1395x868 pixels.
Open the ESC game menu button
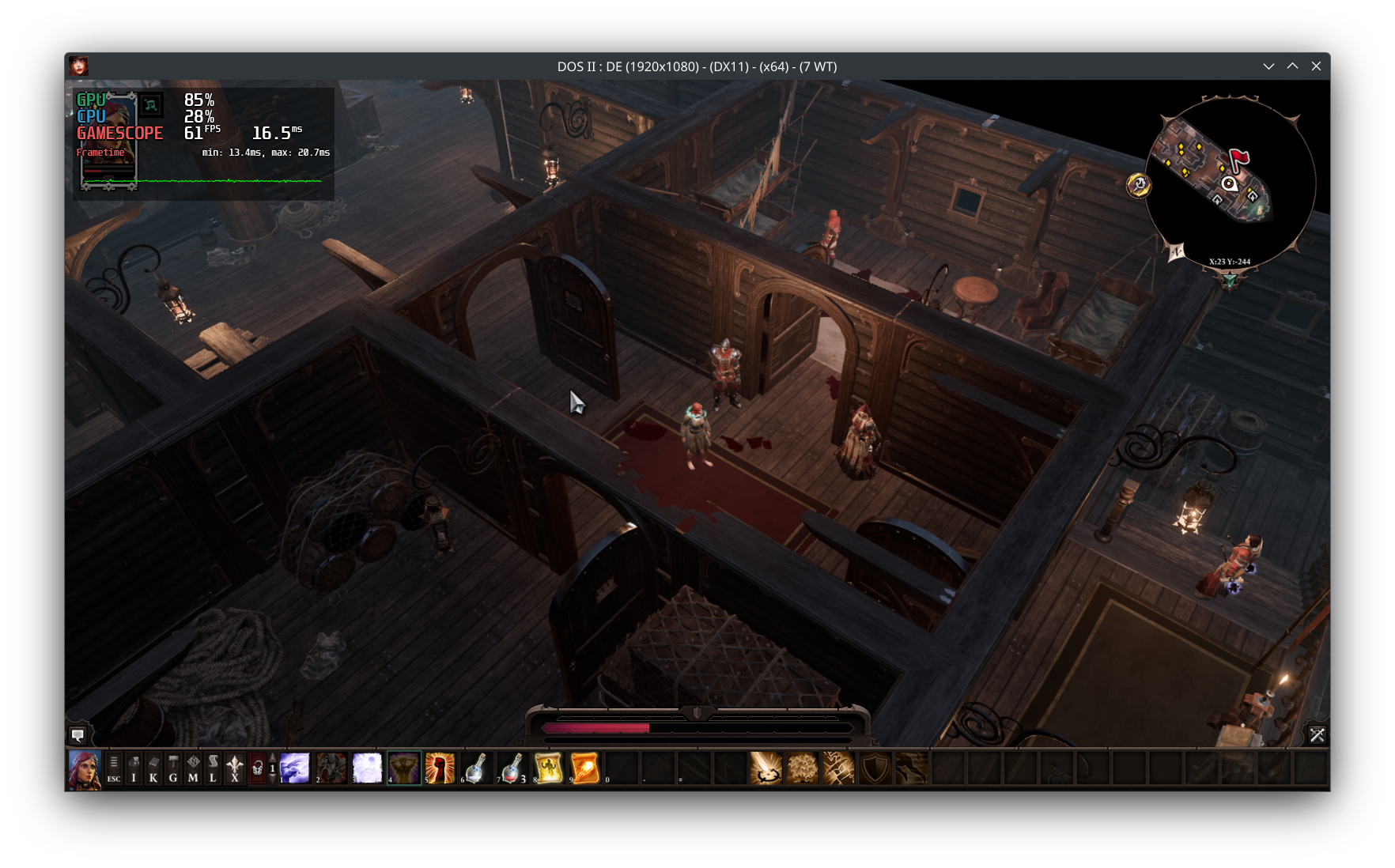pyautogui.click(x=114, y=768)
